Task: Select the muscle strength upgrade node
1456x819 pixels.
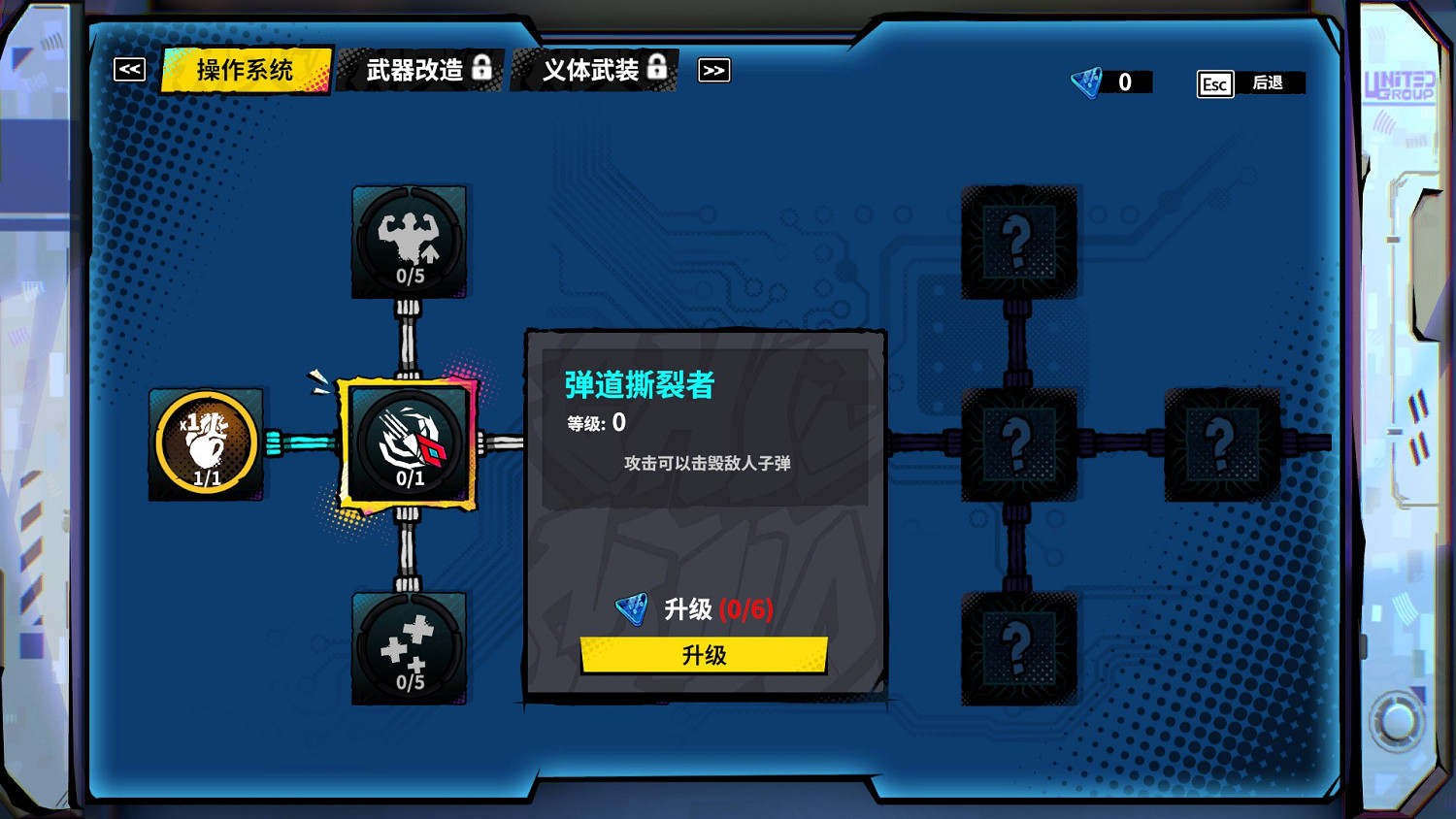Action: point(408,240)
